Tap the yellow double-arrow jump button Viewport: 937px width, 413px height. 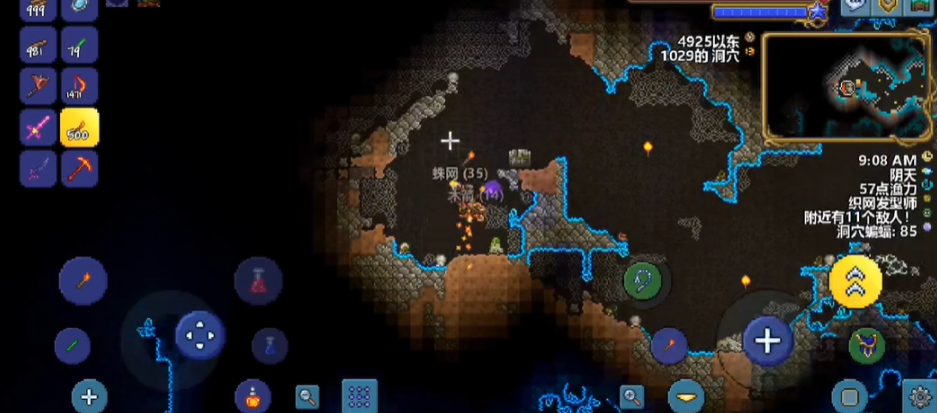(855, 282)
